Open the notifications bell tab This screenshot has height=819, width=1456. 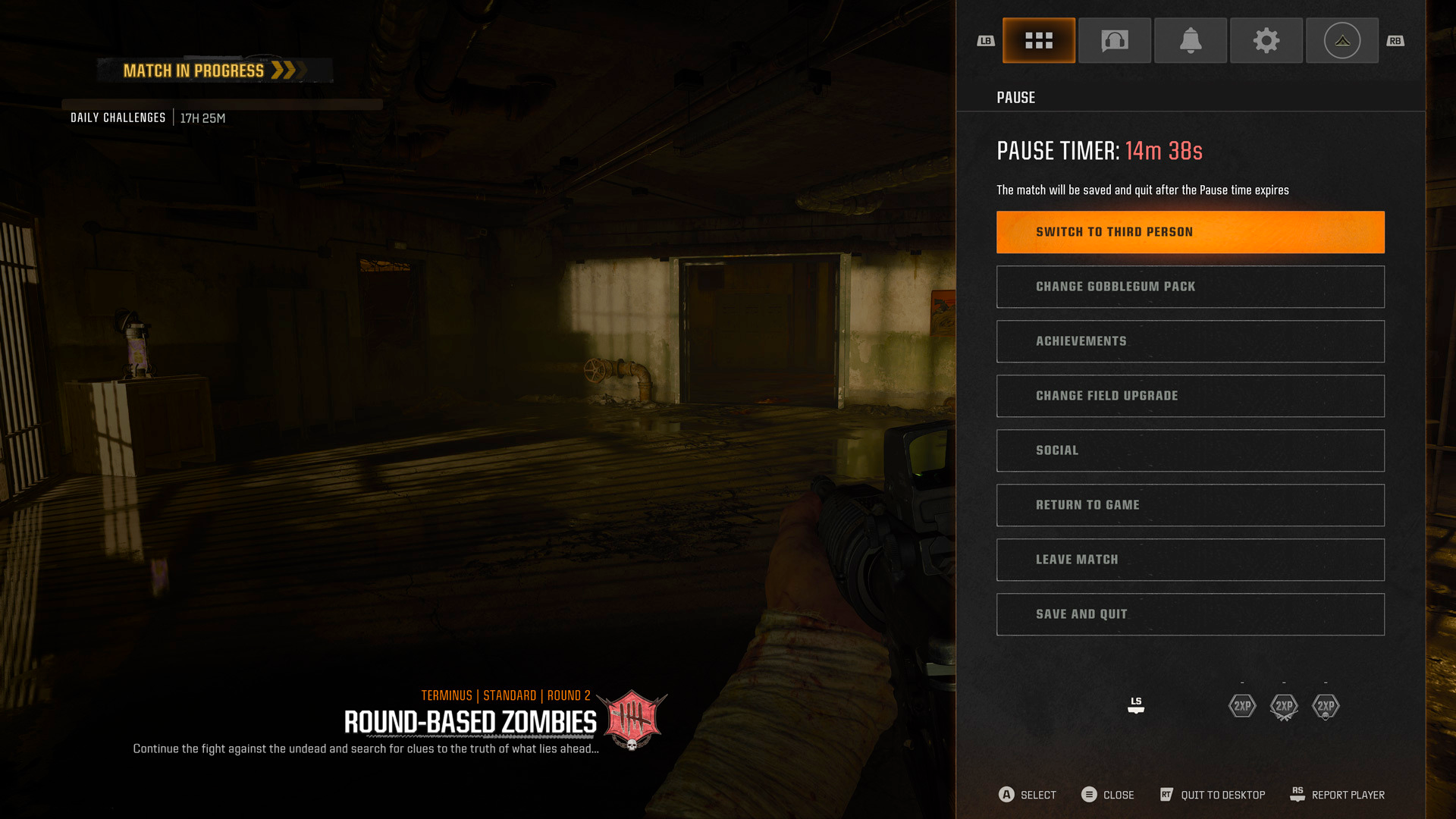[1191, 40]
